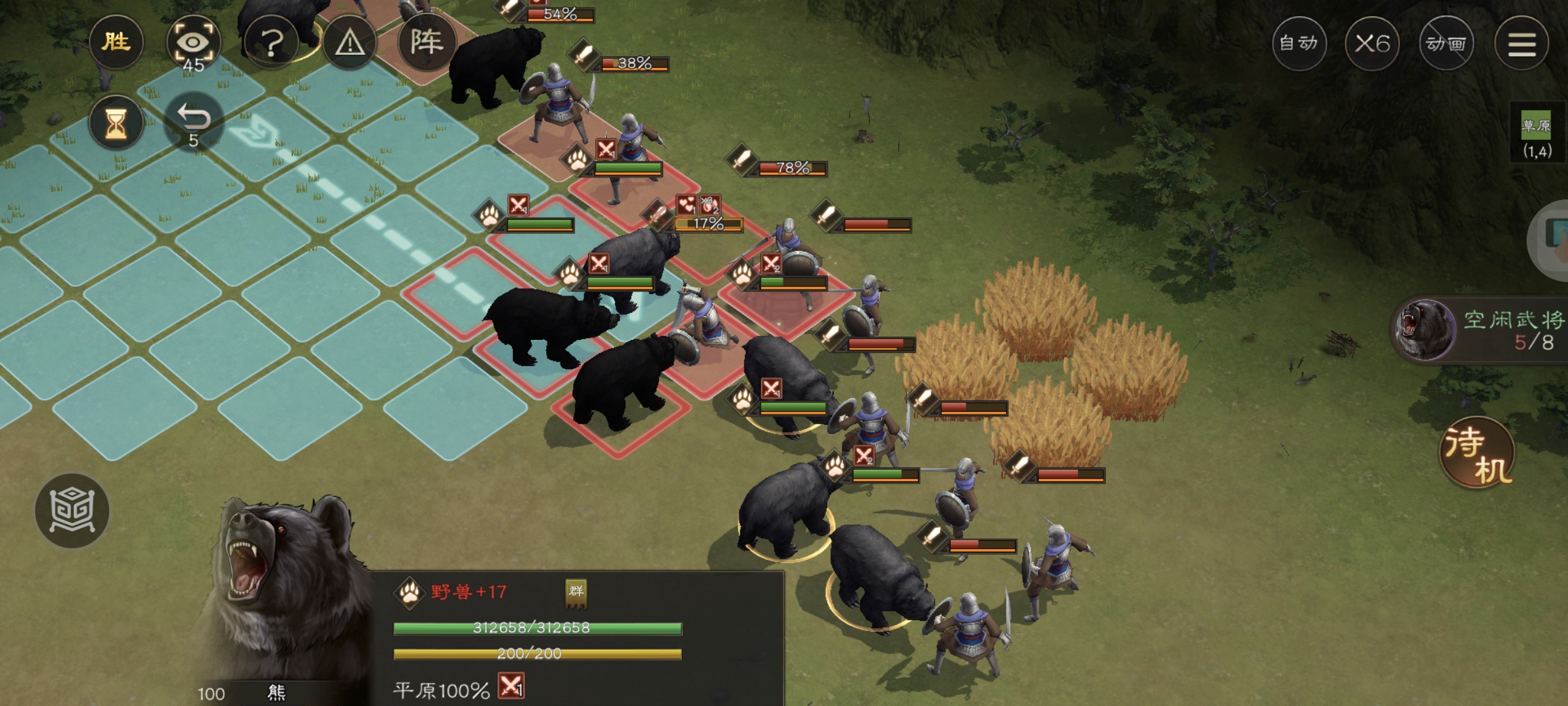Toggle the 动画 animation setting

(1446, 44)
